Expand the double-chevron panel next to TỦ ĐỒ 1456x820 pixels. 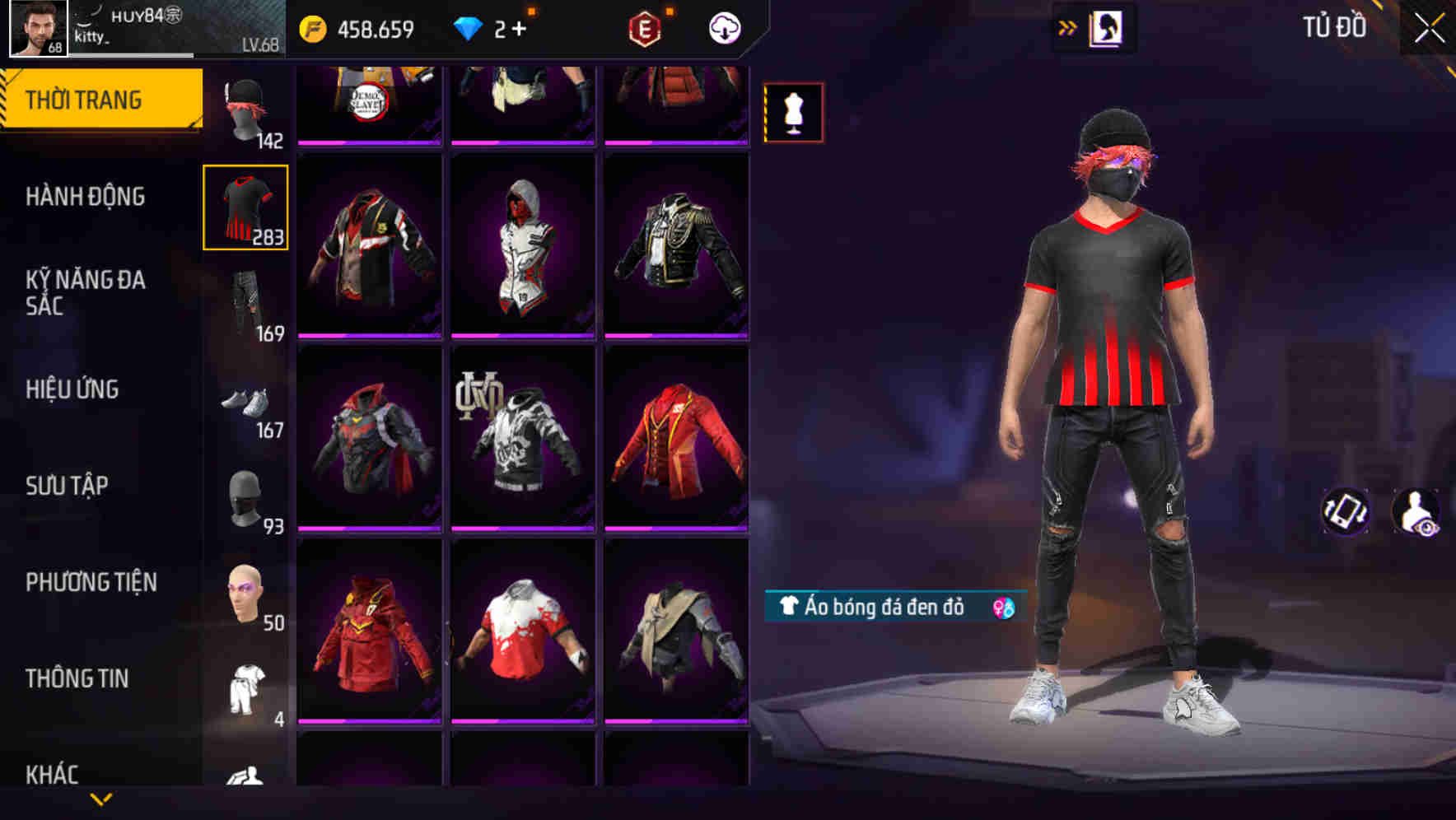click(x=1066, y=27)
